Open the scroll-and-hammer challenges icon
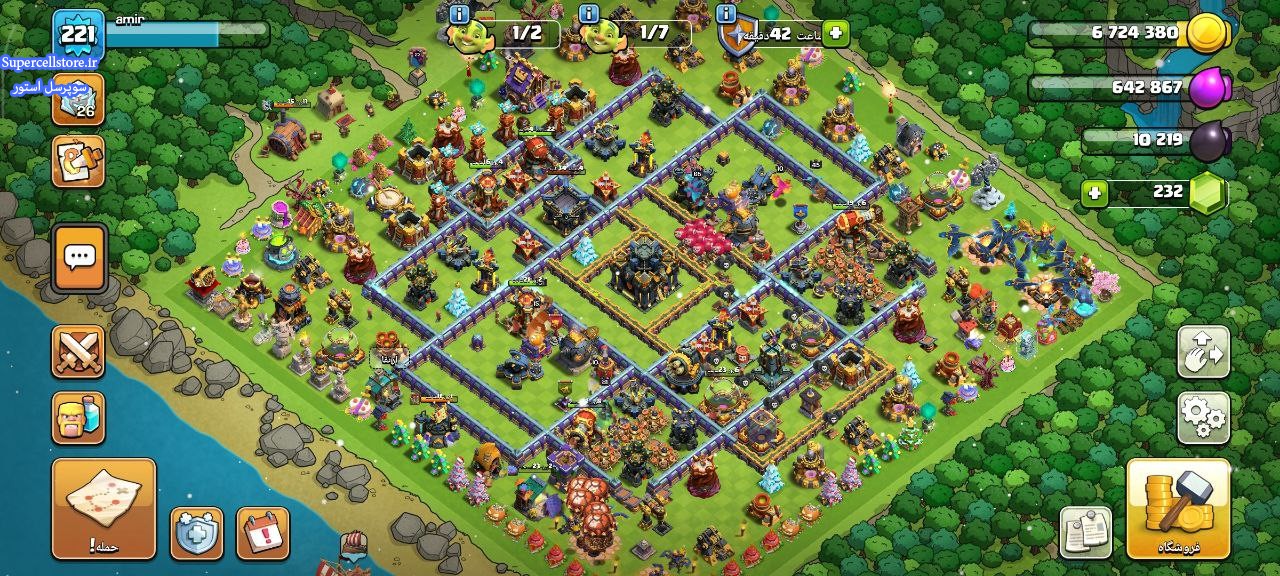 [x=78, y=161]
